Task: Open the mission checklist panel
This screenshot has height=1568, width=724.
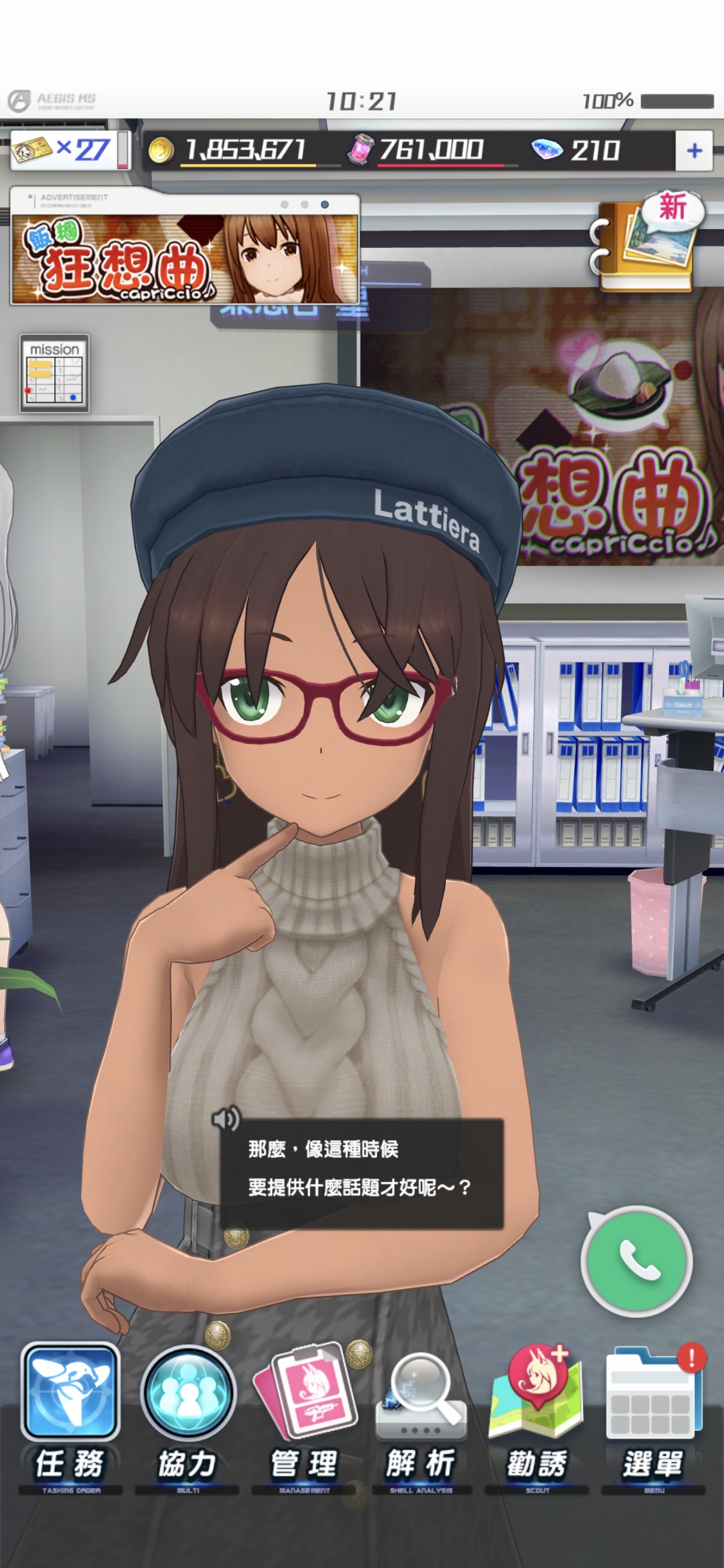Action: [x=55, y=373]
